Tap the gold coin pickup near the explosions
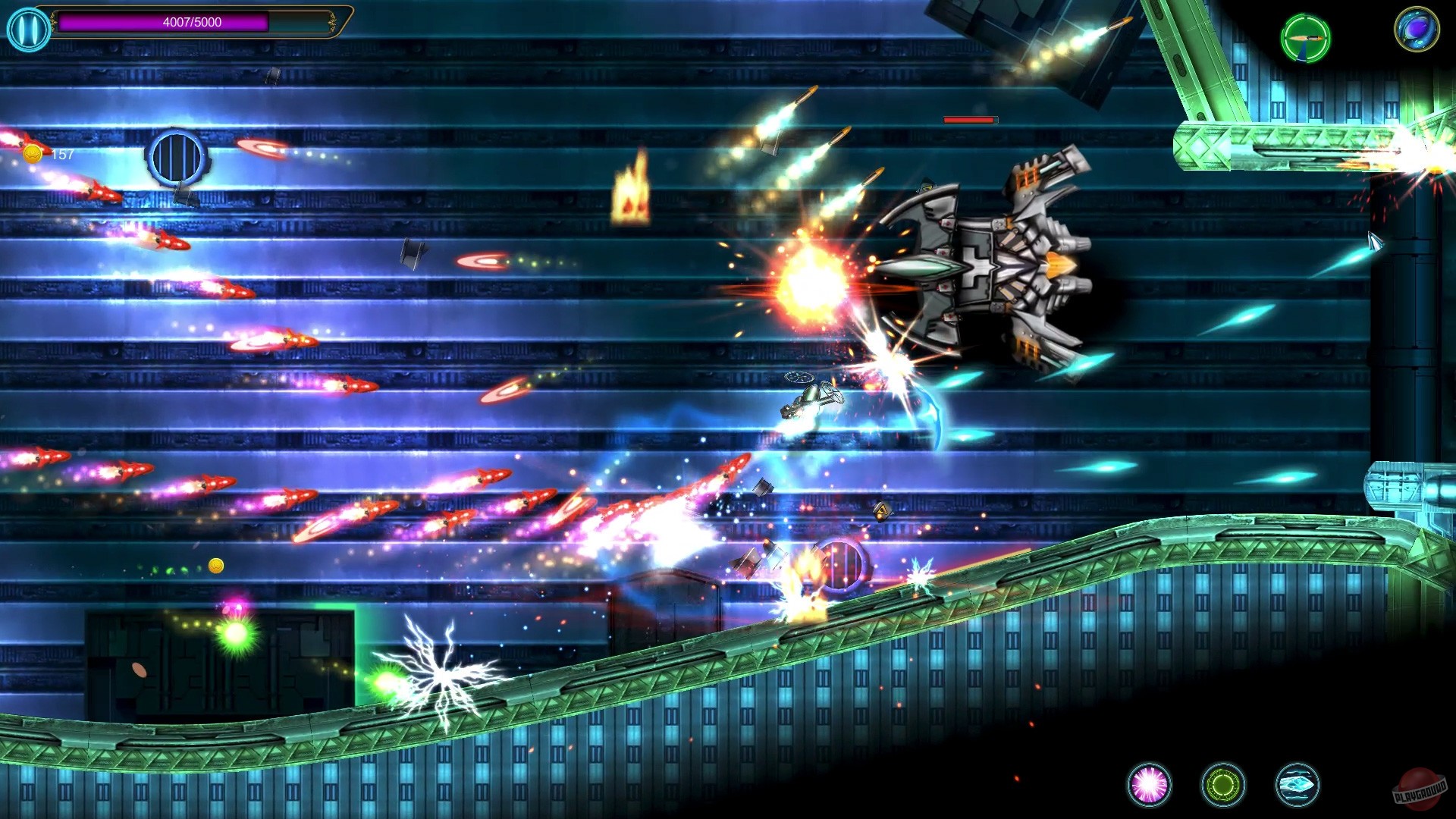Image resolution: width=1456 pixels, height=819 pixels. pyautogui.click(x=217, y=566)
